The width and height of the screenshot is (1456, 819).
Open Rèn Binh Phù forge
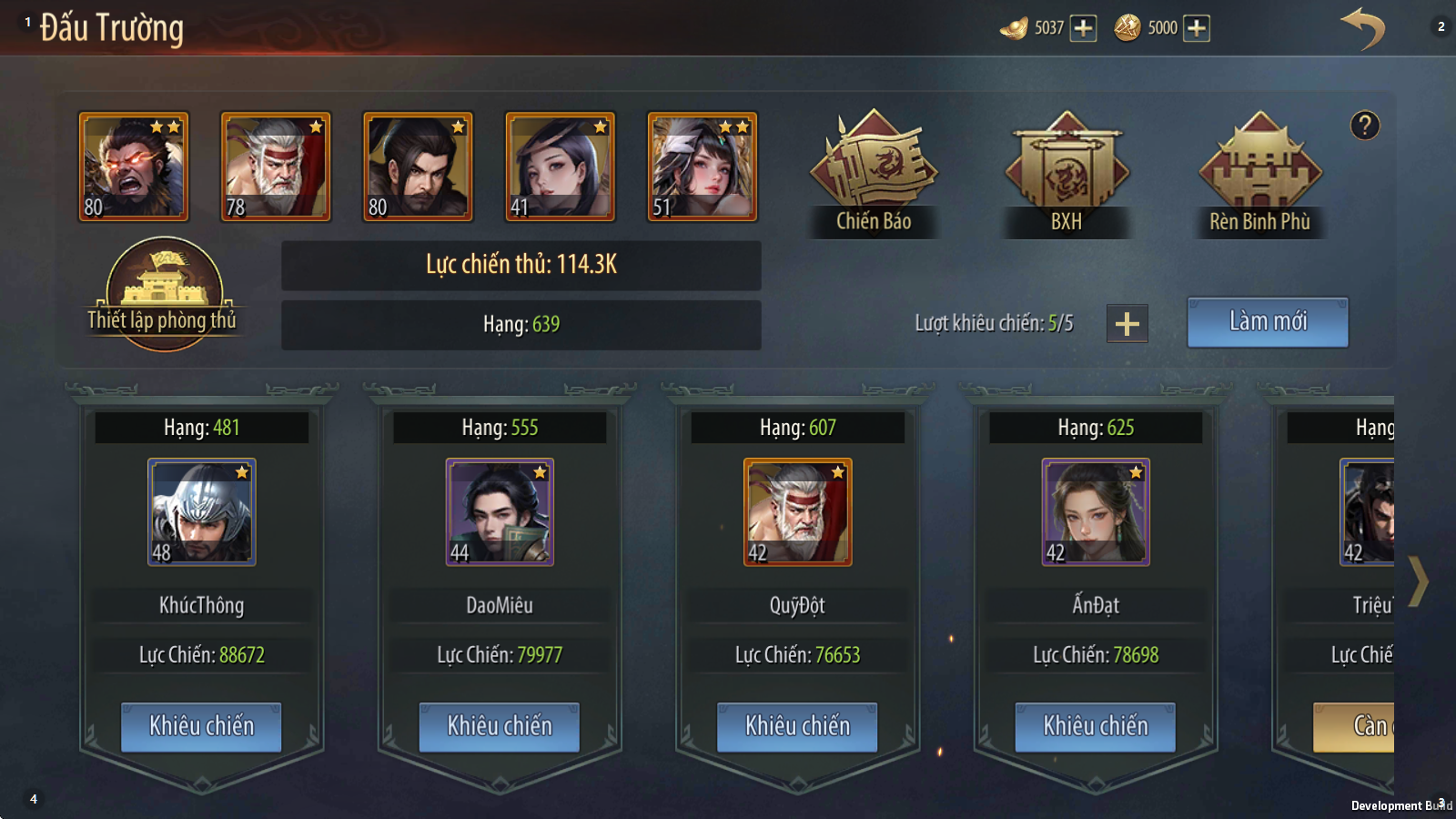(1259, 173)
